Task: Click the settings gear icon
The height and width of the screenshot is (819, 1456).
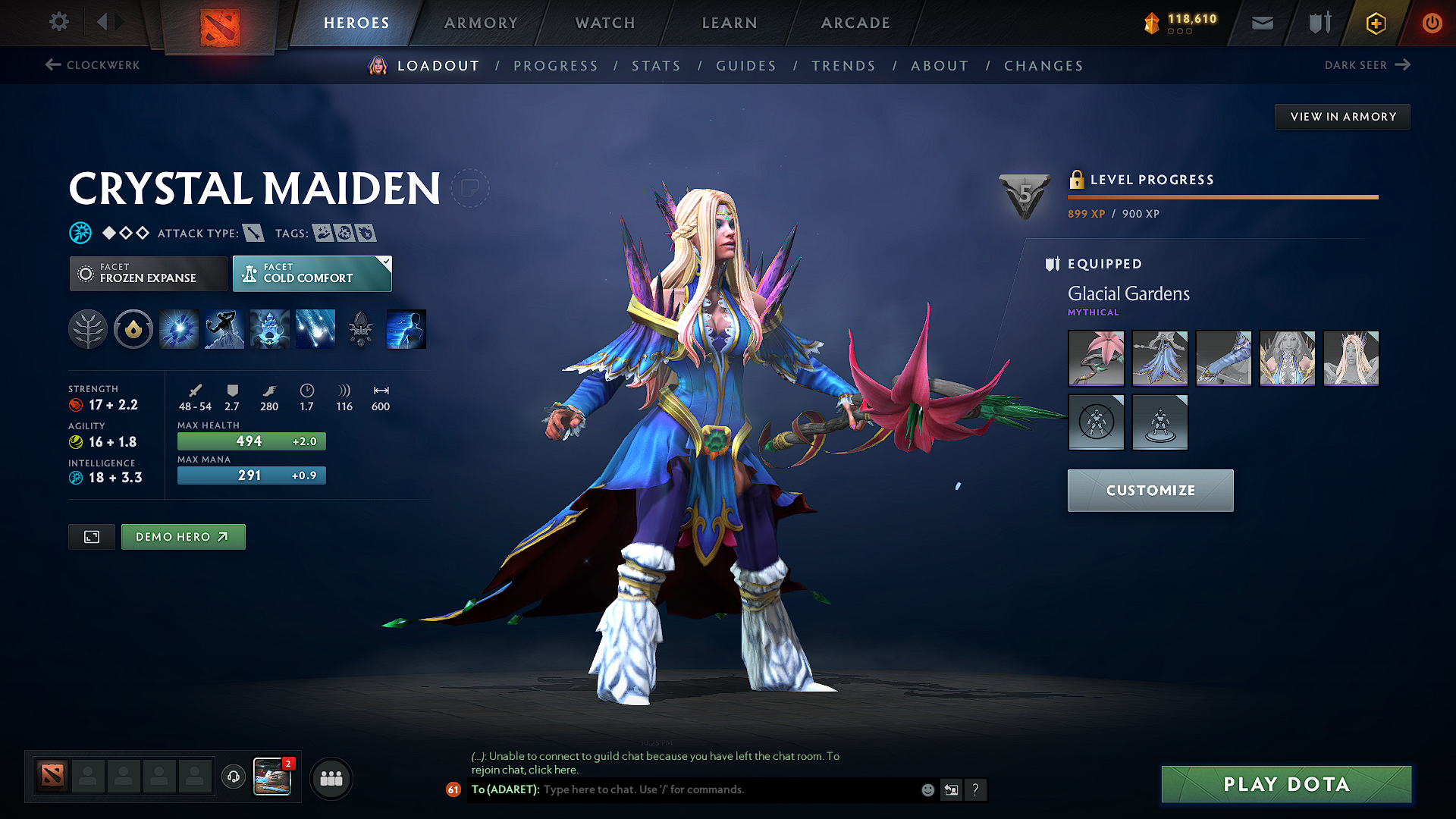Action: pos(58,22)
